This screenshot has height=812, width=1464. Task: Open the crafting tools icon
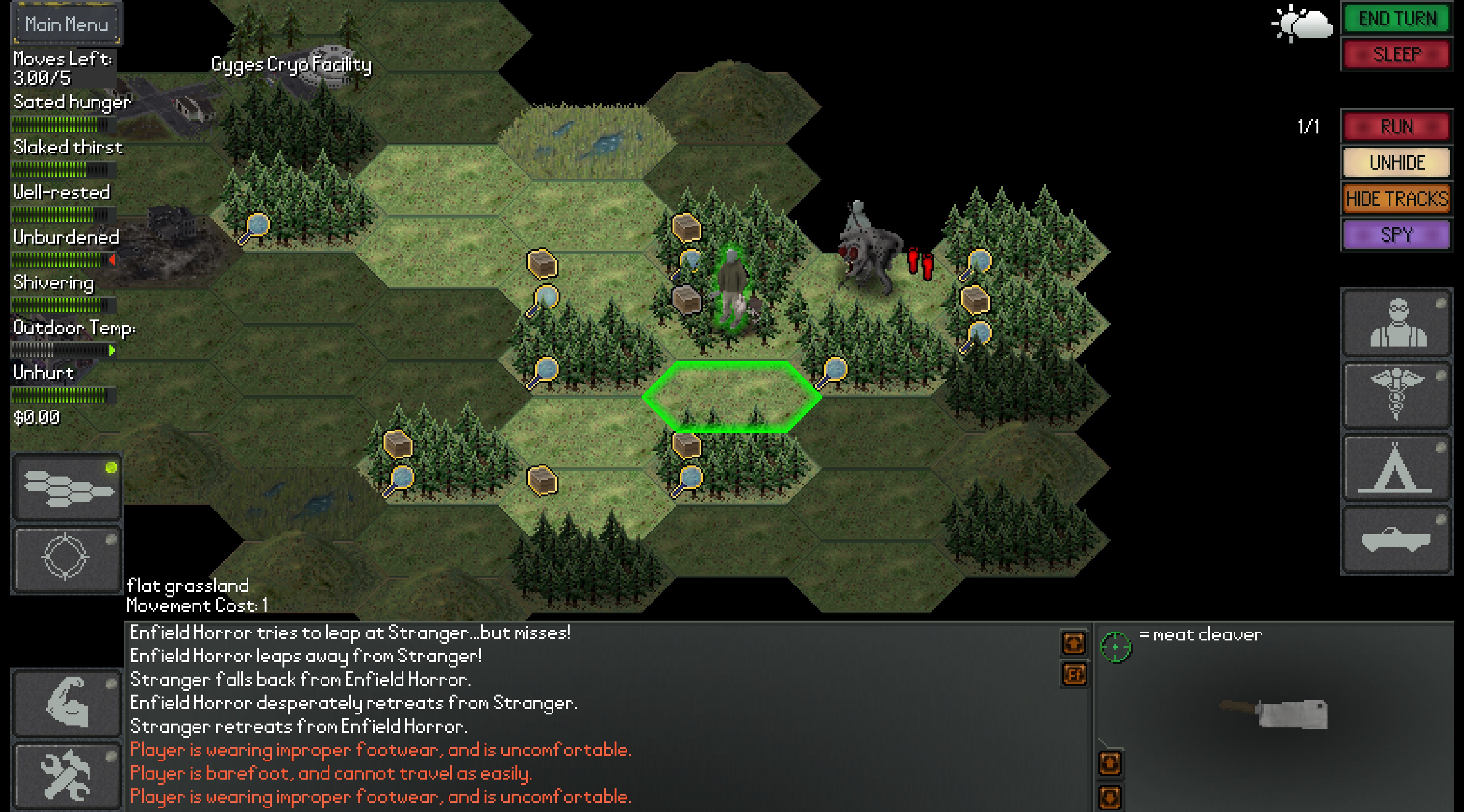[67, 776]
